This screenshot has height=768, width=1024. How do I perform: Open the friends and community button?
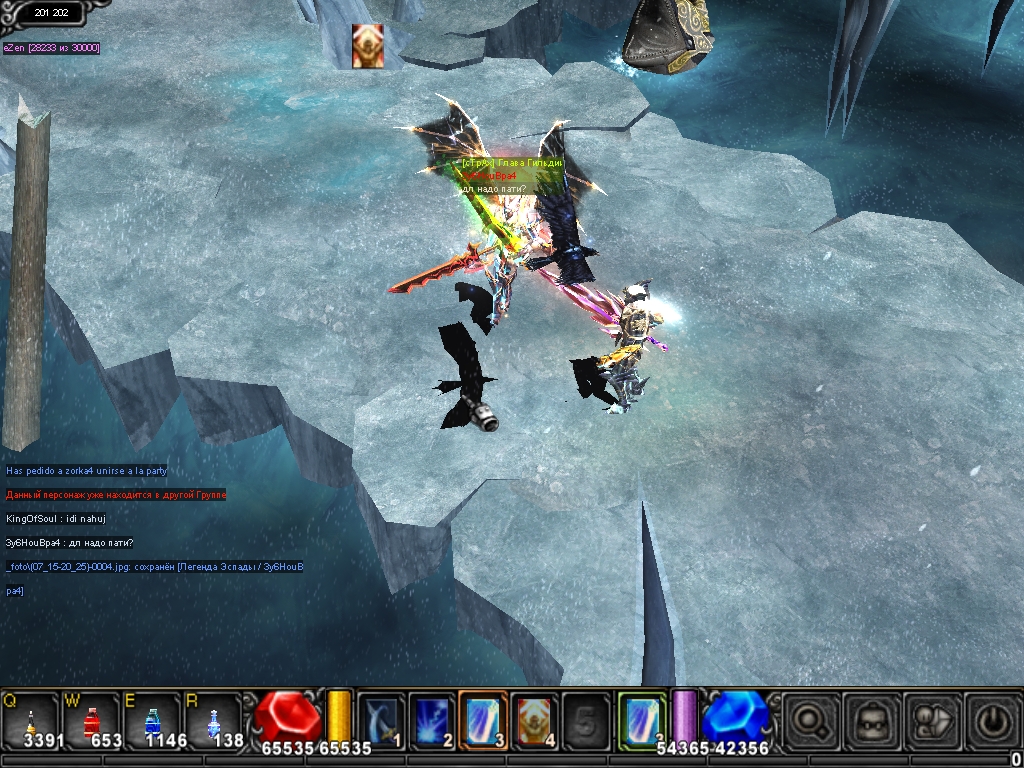932,719
